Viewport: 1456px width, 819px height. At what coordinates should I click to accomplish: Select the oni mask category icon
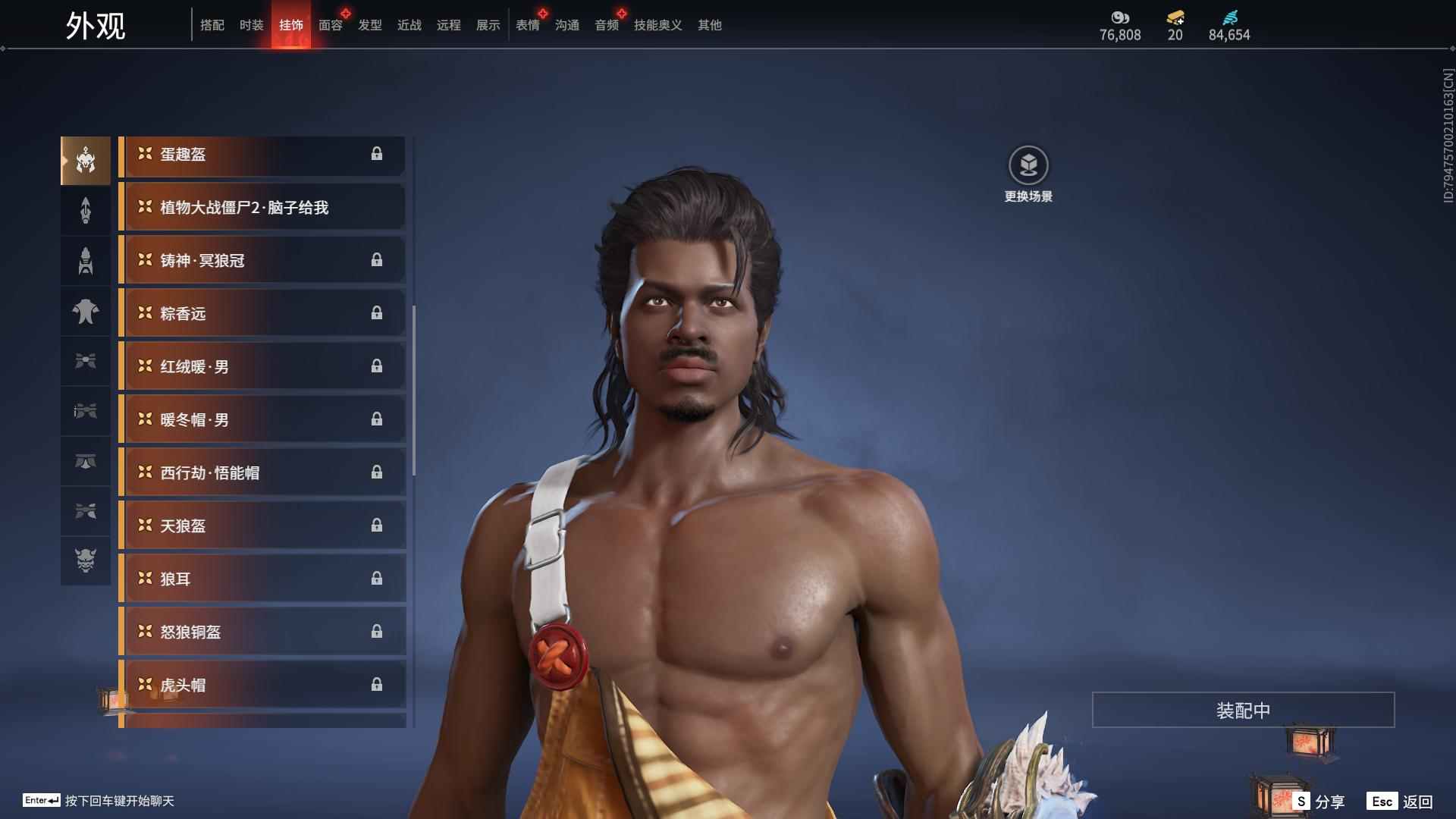(x=86, y=560)
